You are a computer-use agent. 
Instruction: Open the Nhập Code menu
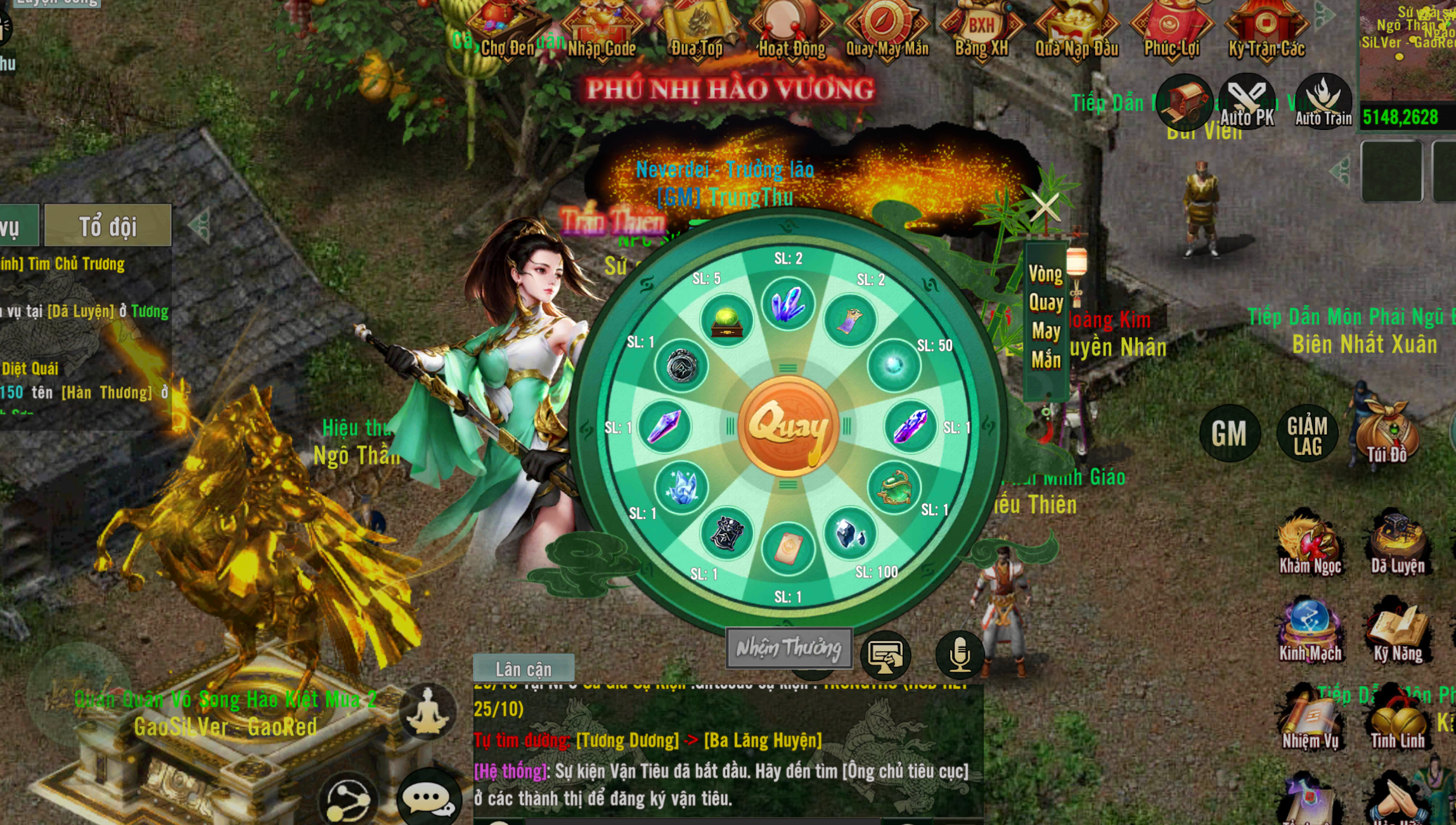602,29
